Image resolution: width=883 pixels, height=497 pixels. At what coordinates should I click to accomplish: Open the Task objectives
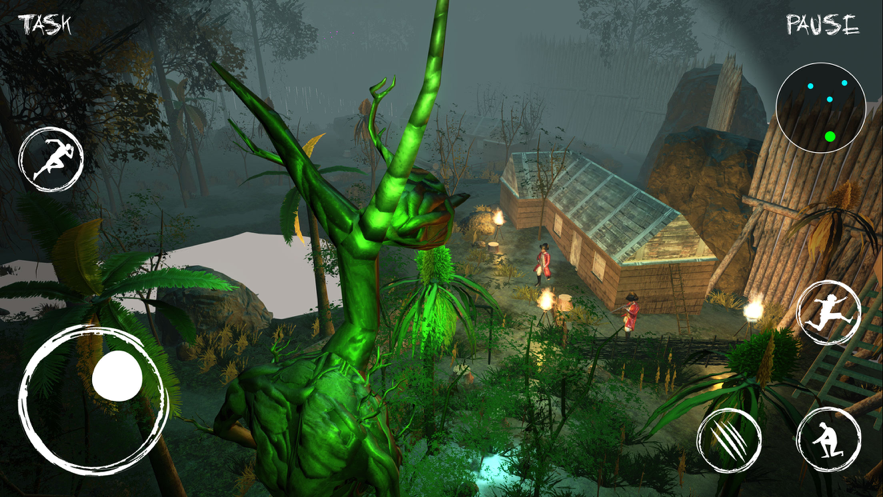pyautogui.click(x=45, y=24)
